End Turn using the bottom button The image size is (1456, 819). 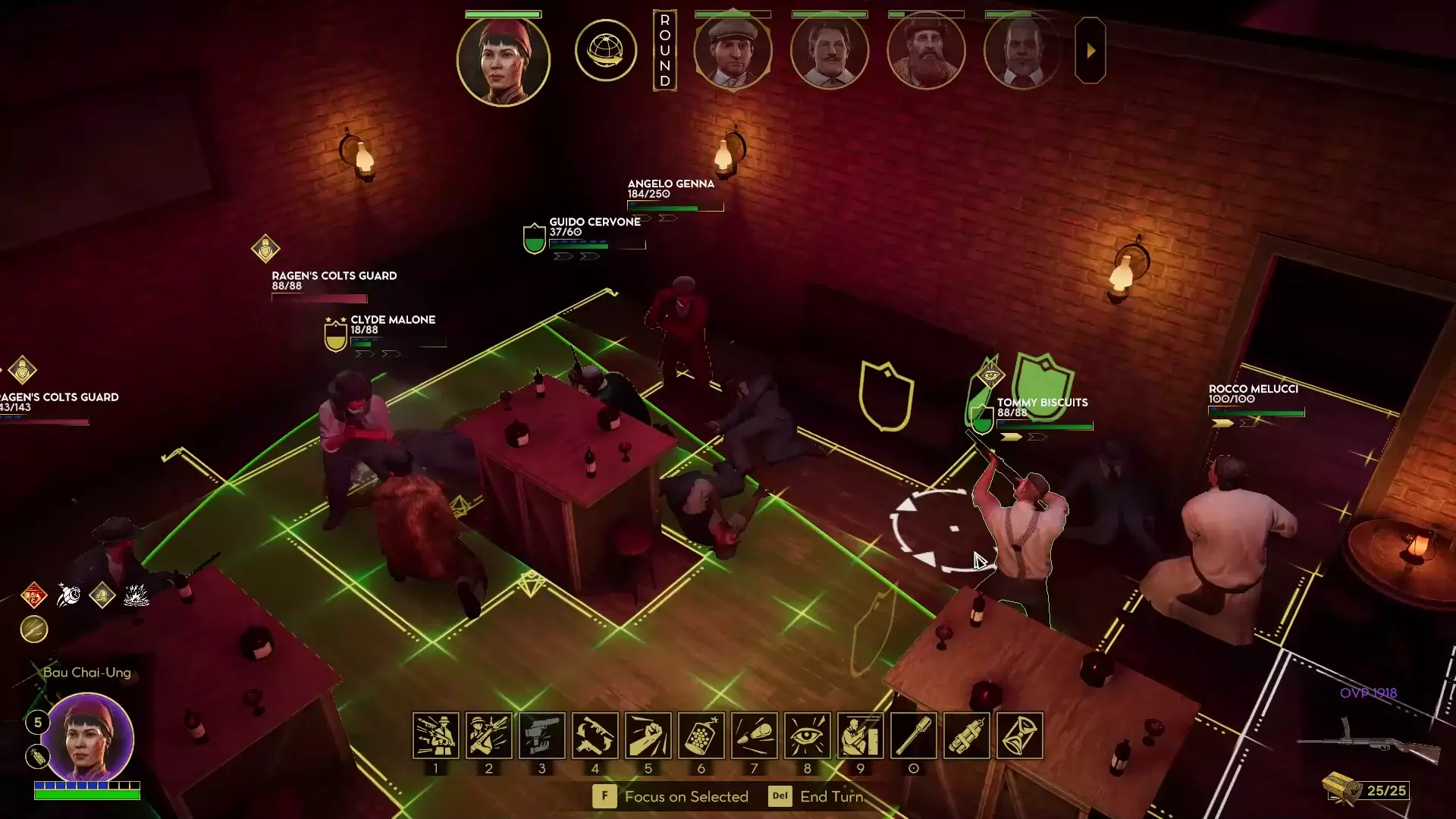point(816,796)
